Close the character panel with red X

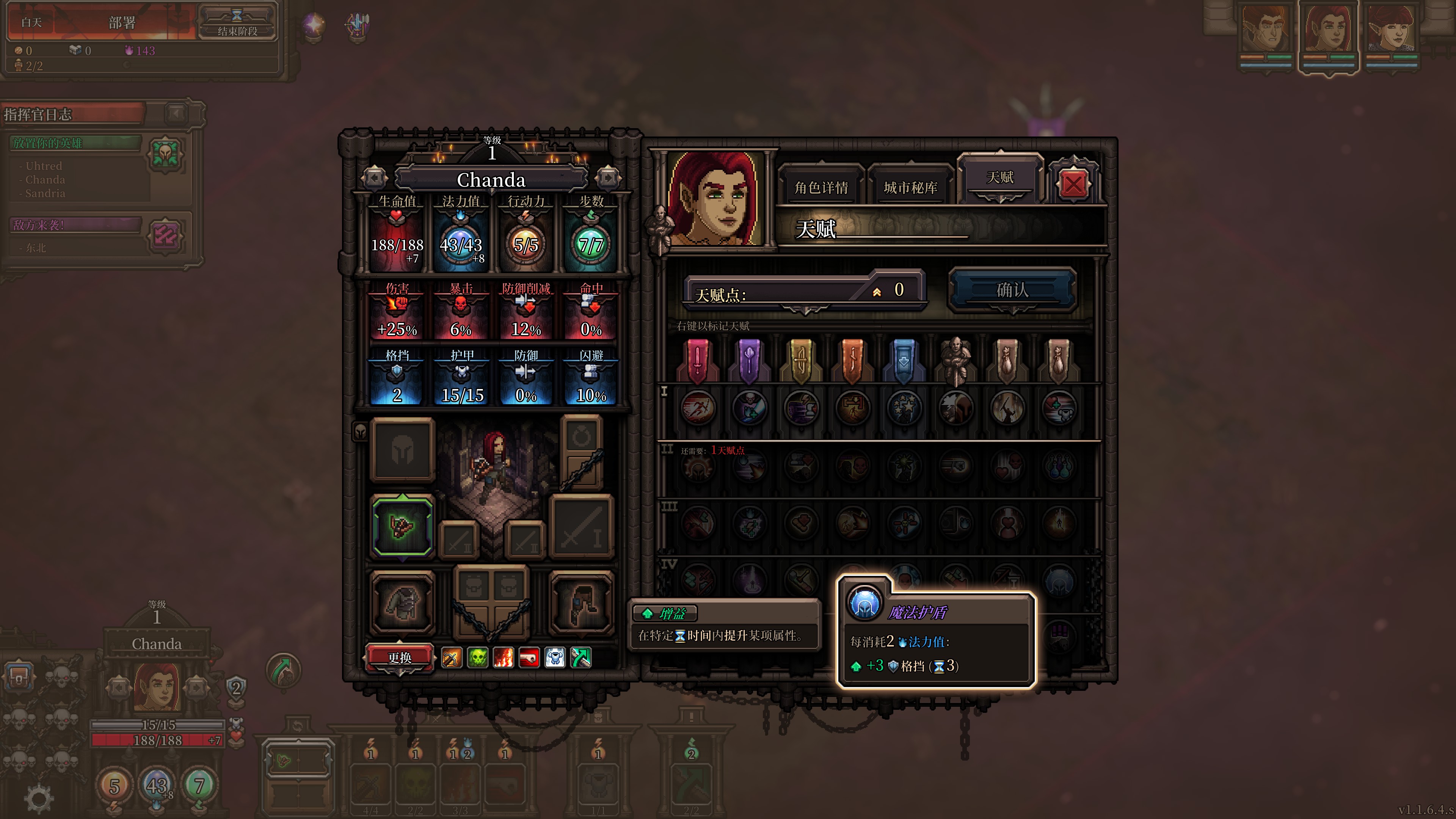(1073, 184)
